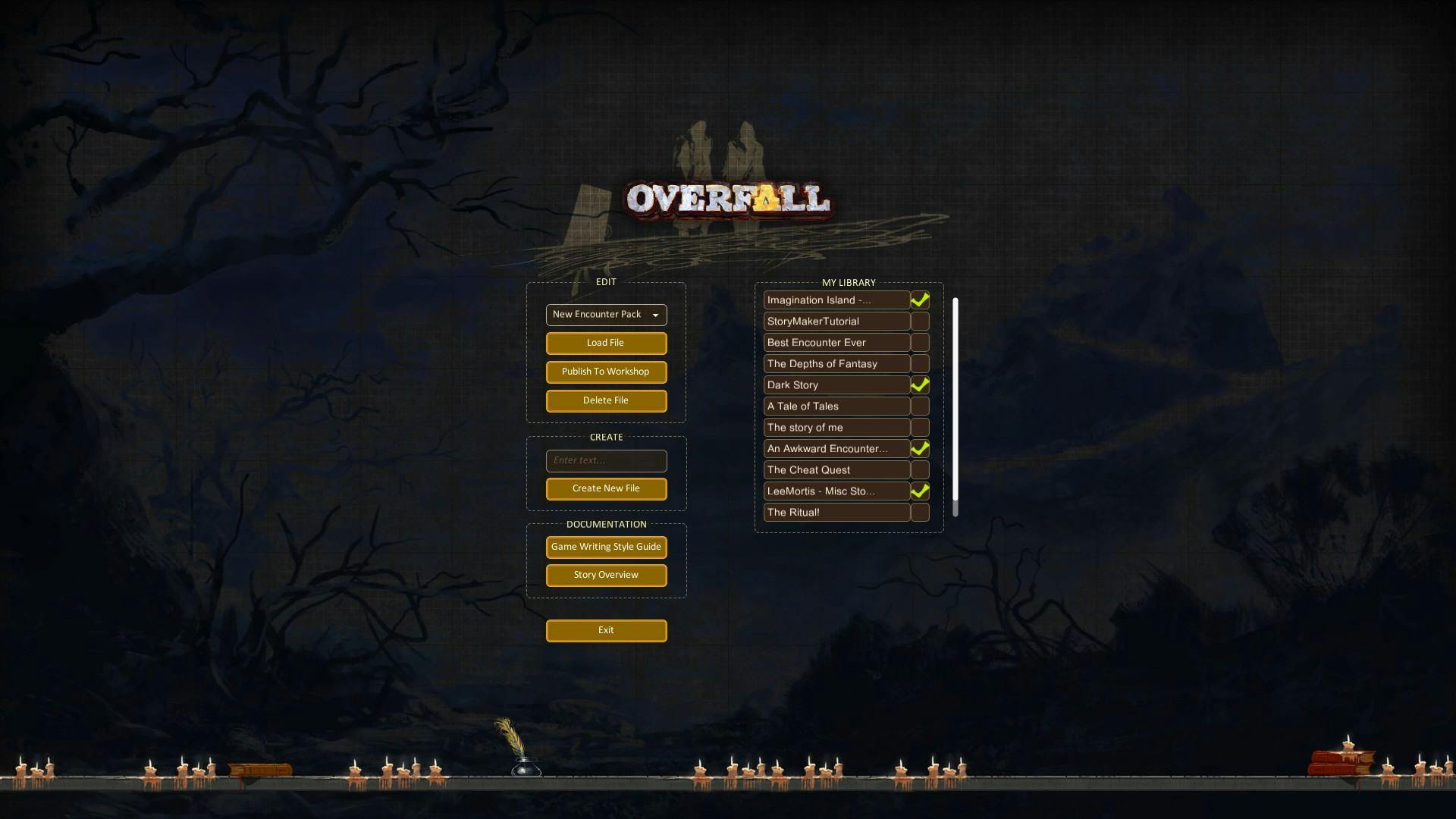
Task: Open the New Encounter Pack dropdown
Action: click(x=605, y=315)
